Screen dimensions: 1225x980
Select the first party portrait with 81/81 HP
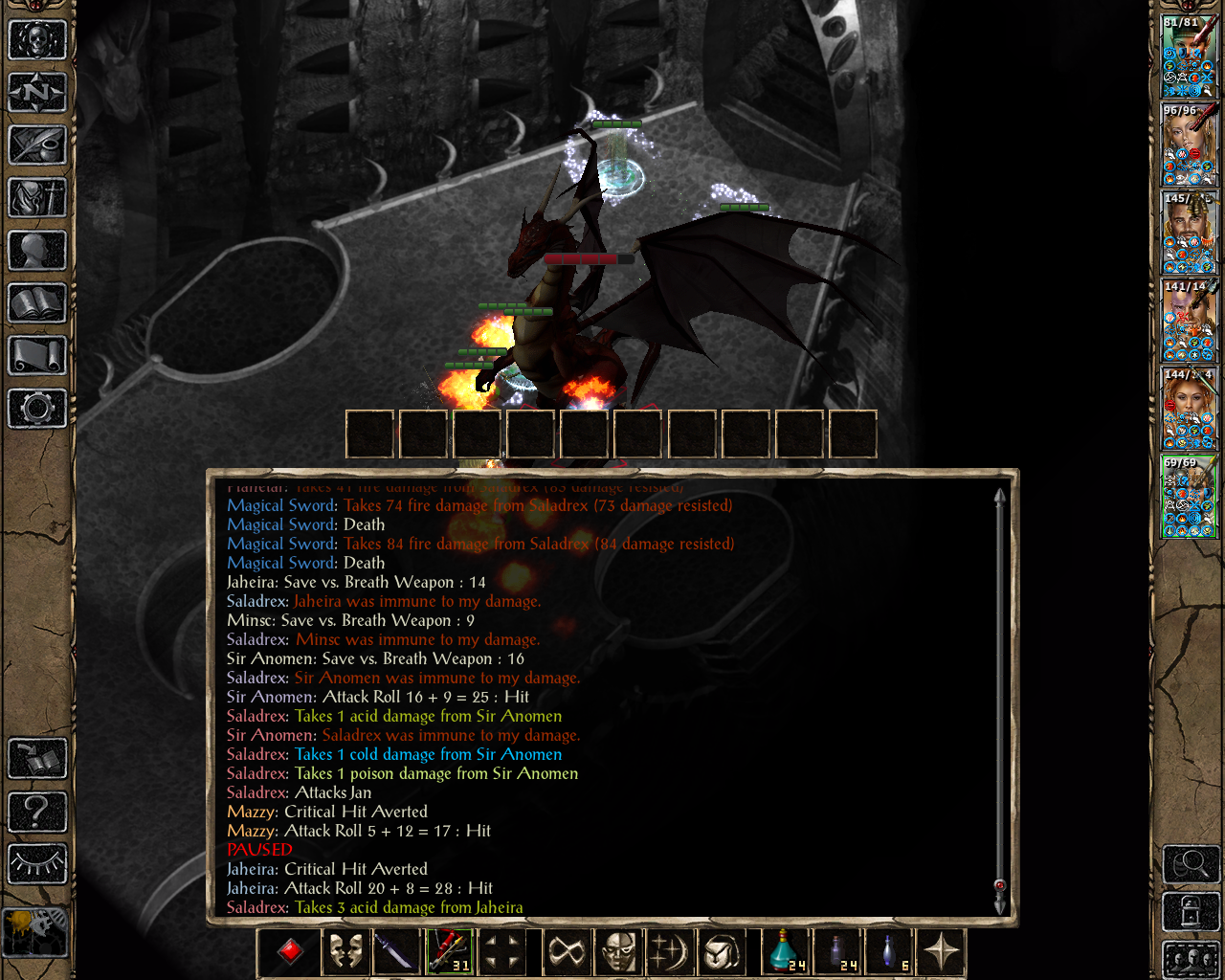[1189, 56]
